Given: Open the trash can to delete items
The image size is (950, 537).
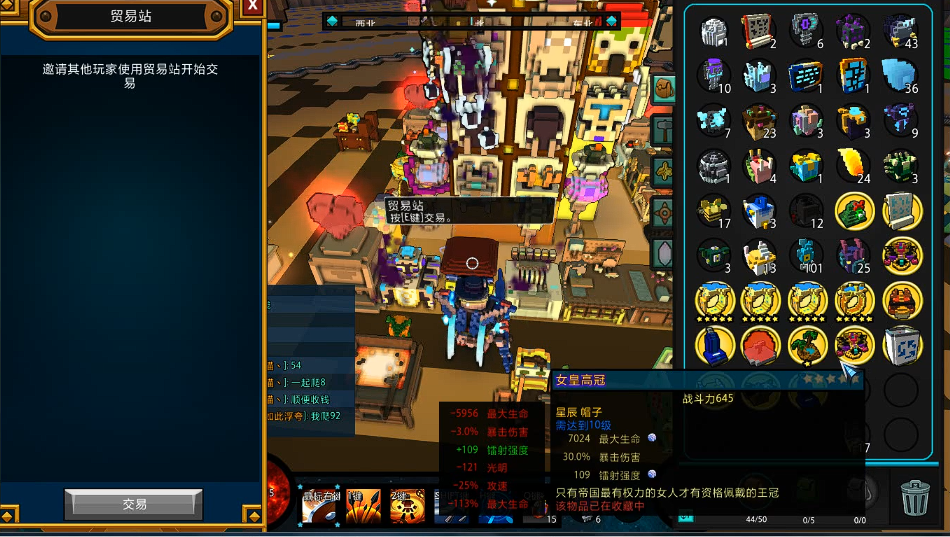Looking at the screenshot, I should click(x=915, y=496).
